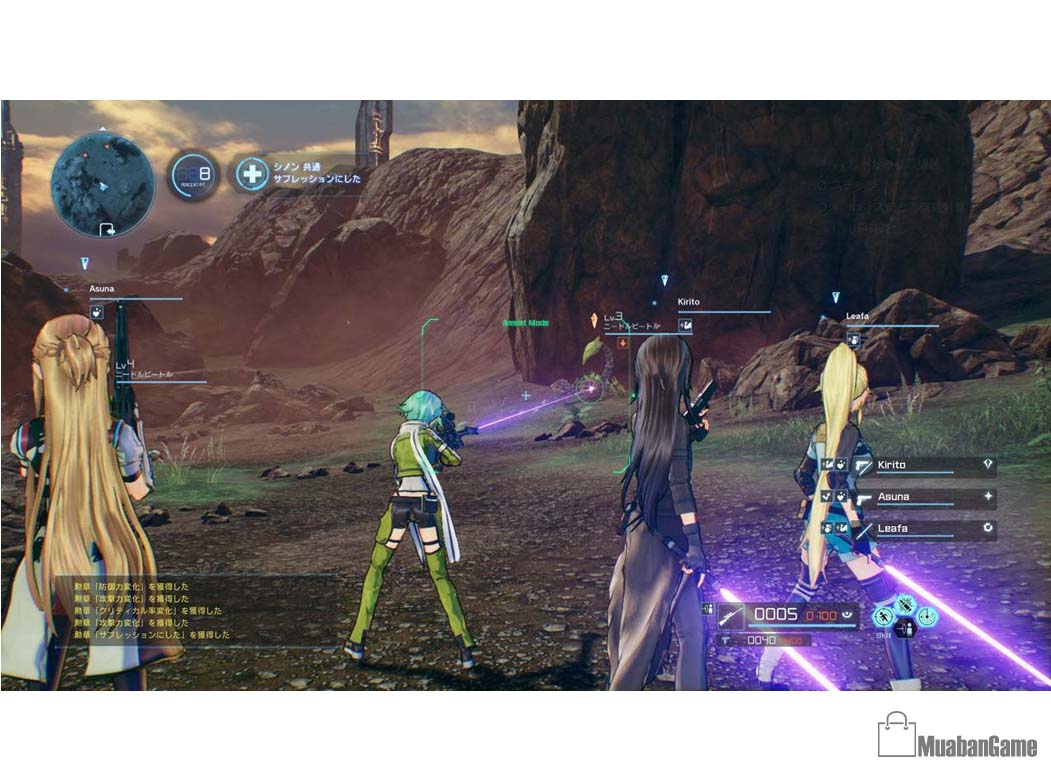Activate the radar scan skill icon
Image resolution: width=1051 pixels, height=780 pixels.
pyautogui.click(x=927, y=616)
